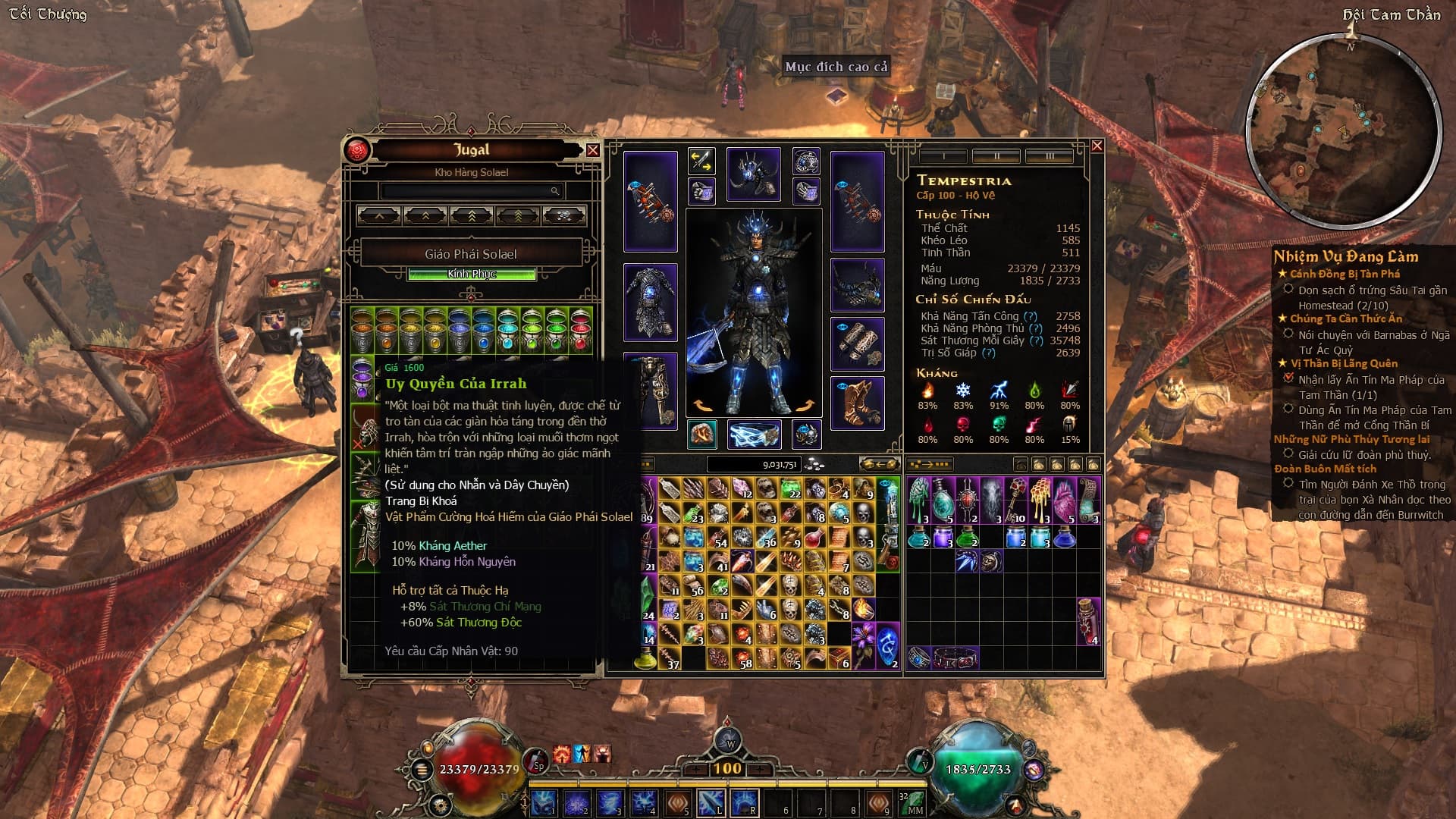This screenshot has width=1456, height=819.
Task: Close the character inventory panel
Action: [1097, 146]
